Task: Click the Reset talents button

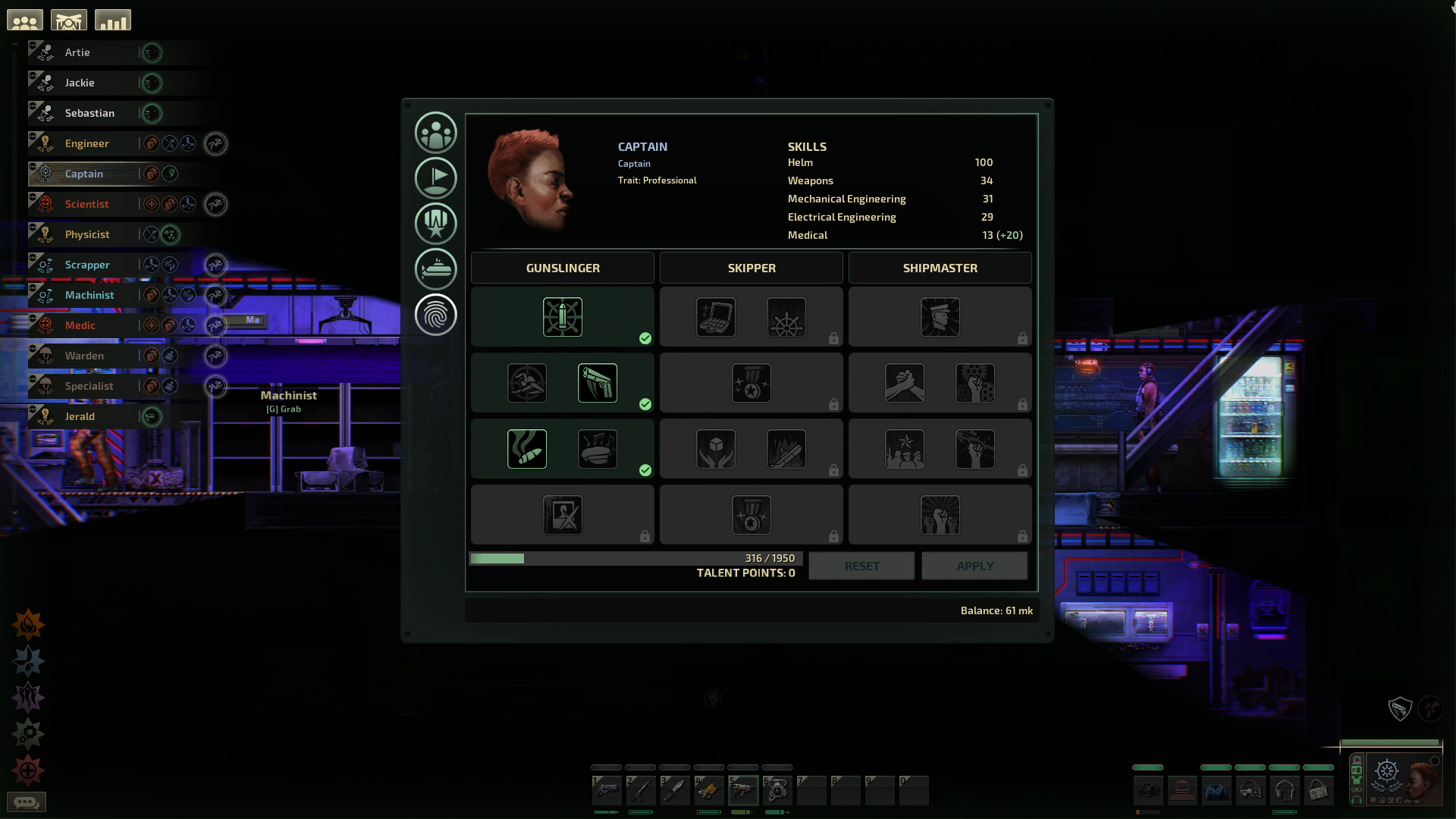Action: point(861,566)
